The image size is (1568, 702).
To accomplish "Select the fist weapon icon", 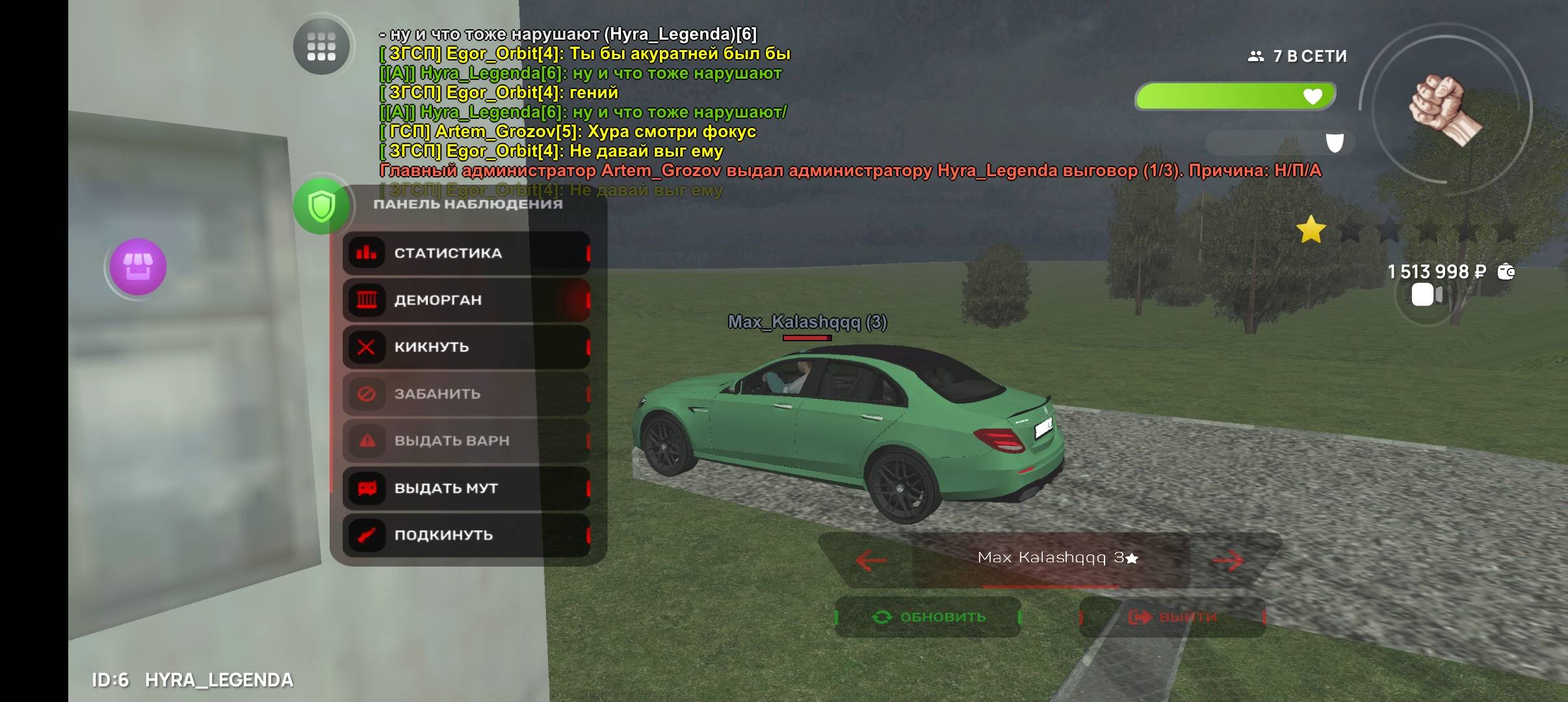I will [1444, 109].
